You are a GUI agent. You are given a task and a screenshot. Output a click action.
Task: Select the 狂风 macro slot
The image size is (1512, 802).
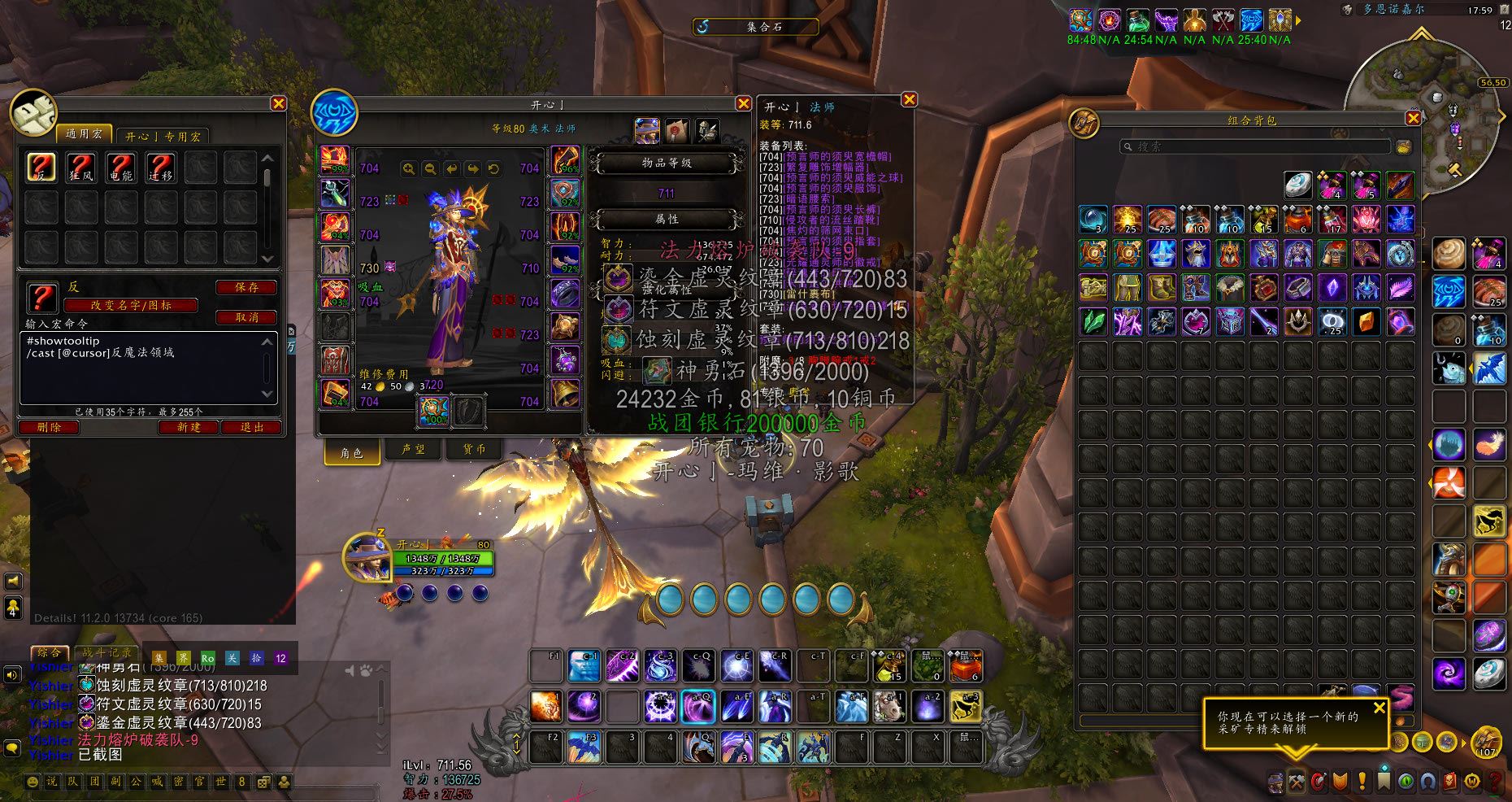pos(81,168)
